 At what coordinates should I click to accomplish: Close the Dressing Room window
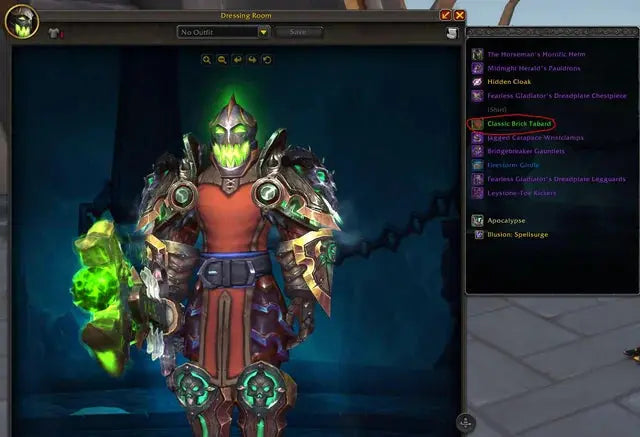point(459,15)
